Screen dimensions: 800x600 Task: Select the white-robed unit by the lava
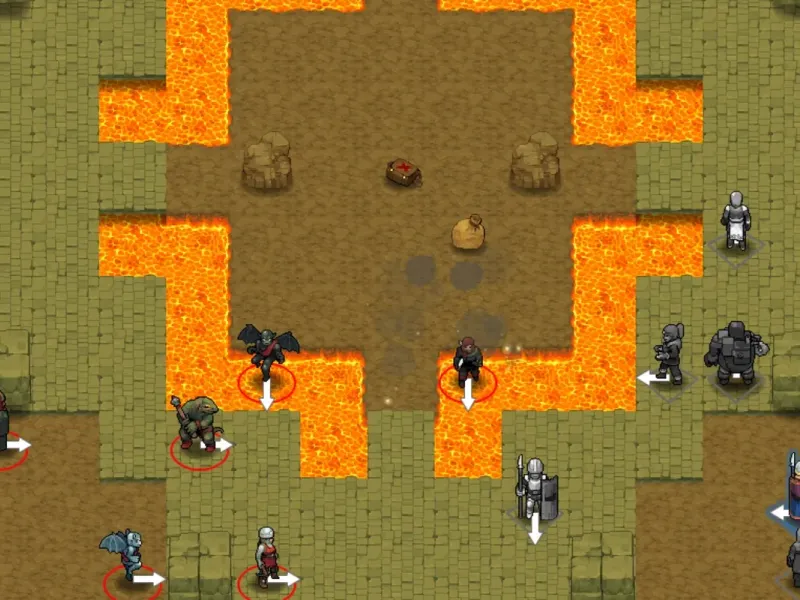[x=737, y=220]
